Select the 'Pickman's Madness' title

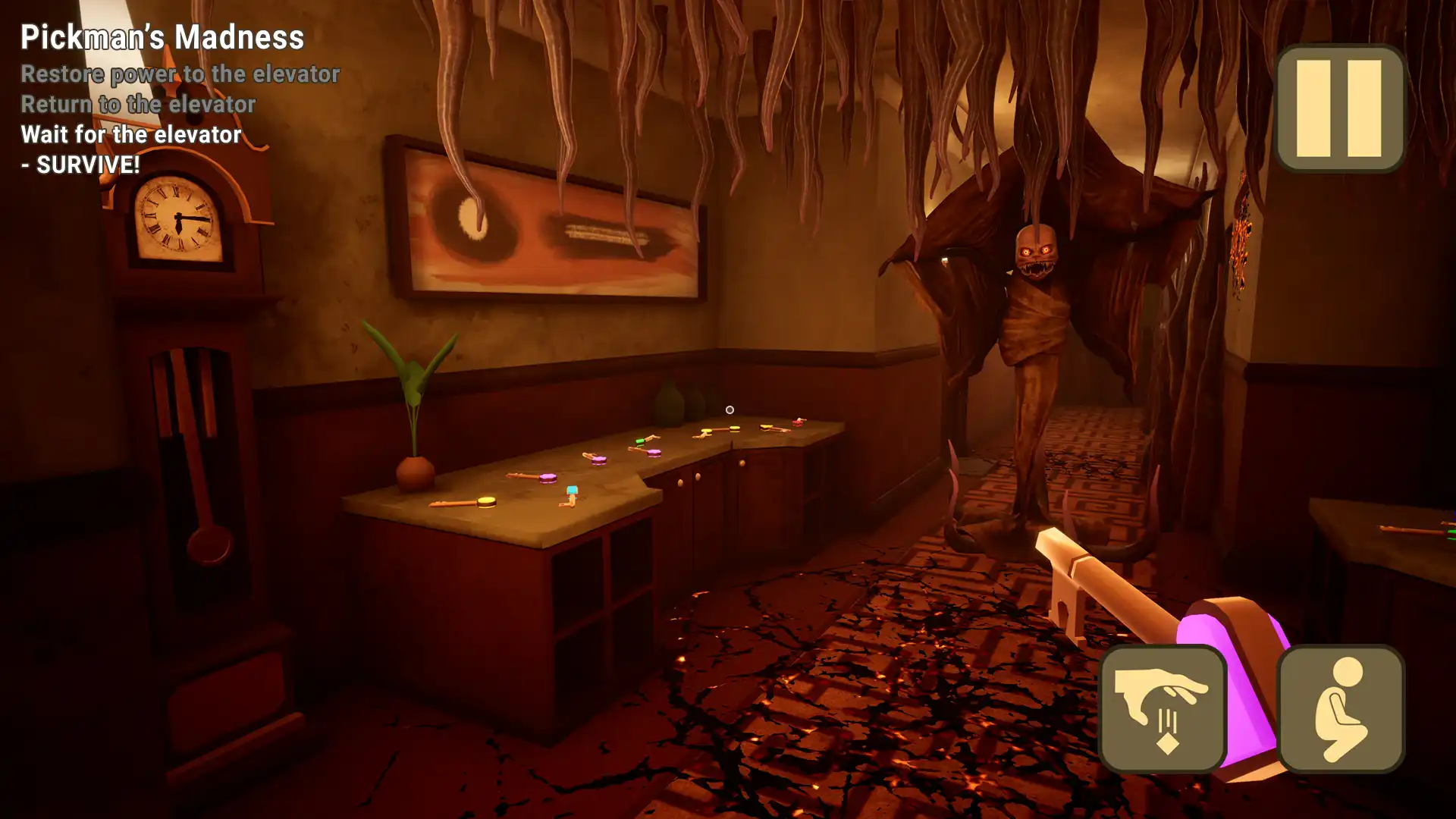[162, 38]
